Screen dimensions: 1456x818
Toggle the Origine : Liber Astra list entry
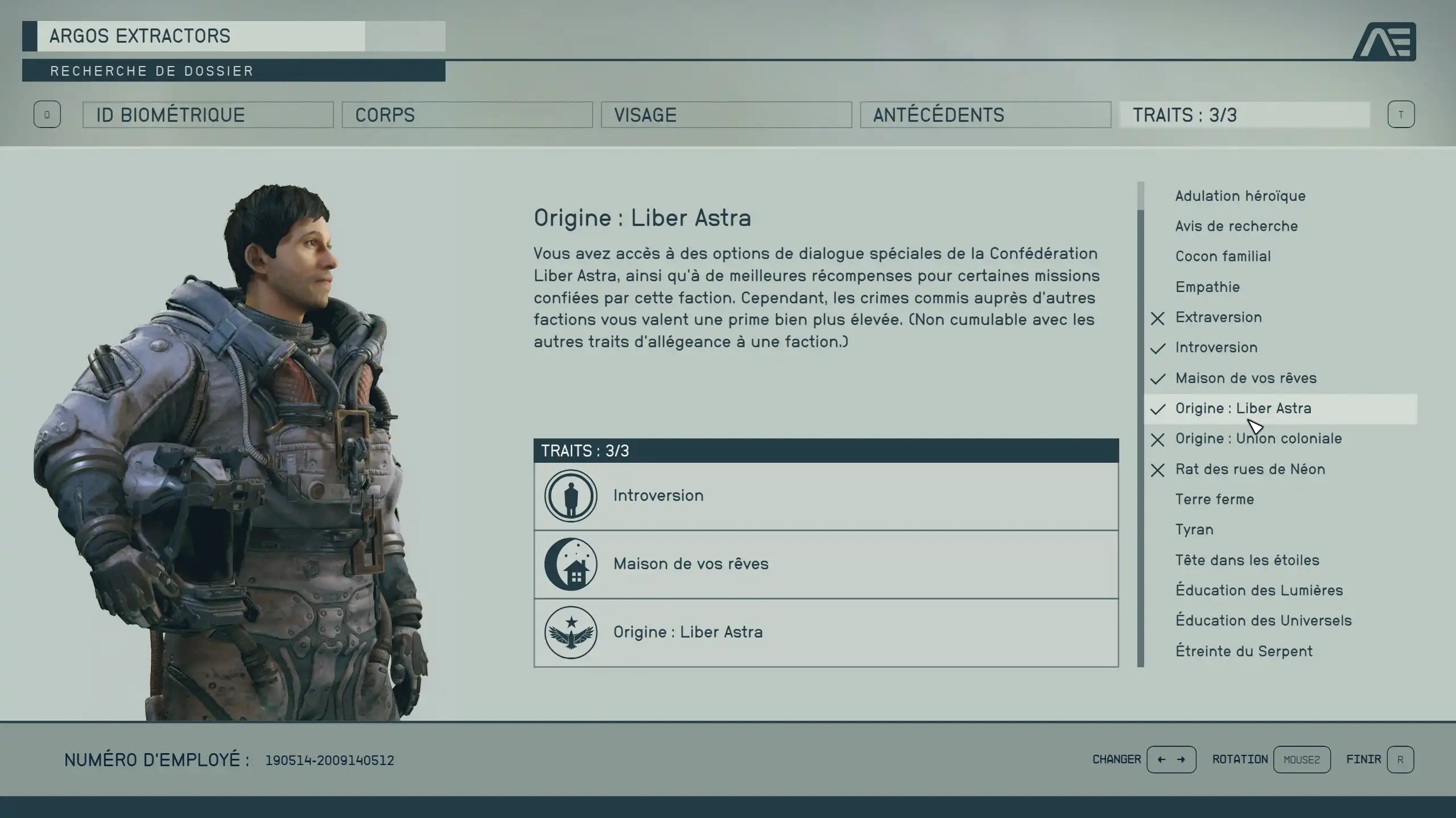pyautogui.click(x=1243, y=408)
